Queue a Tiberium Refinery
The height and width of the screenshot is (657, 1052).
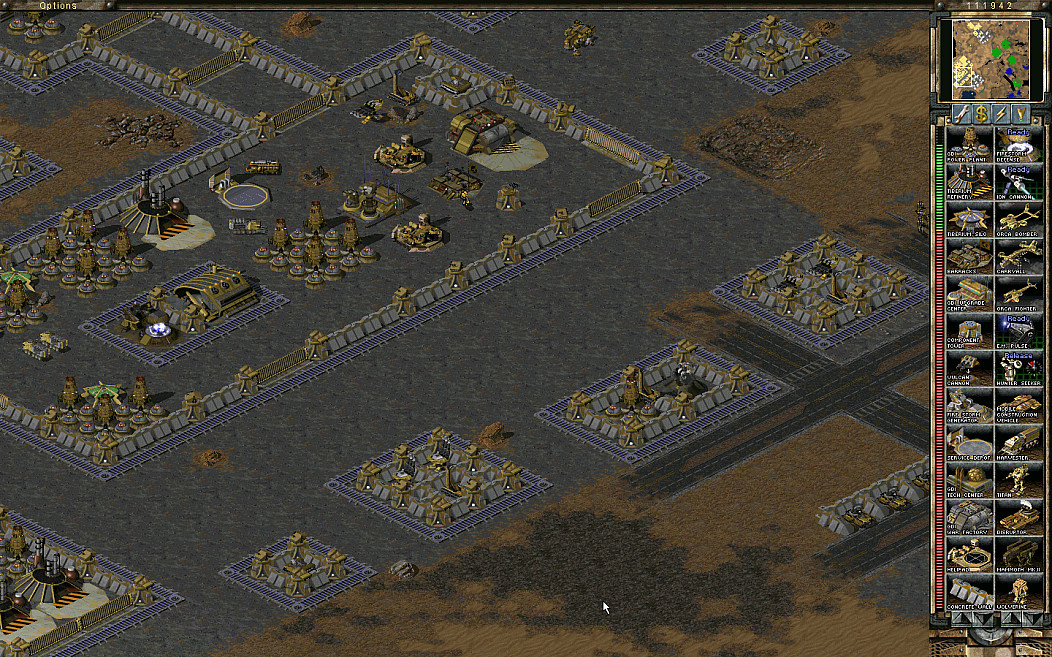[x=968, y=181]
